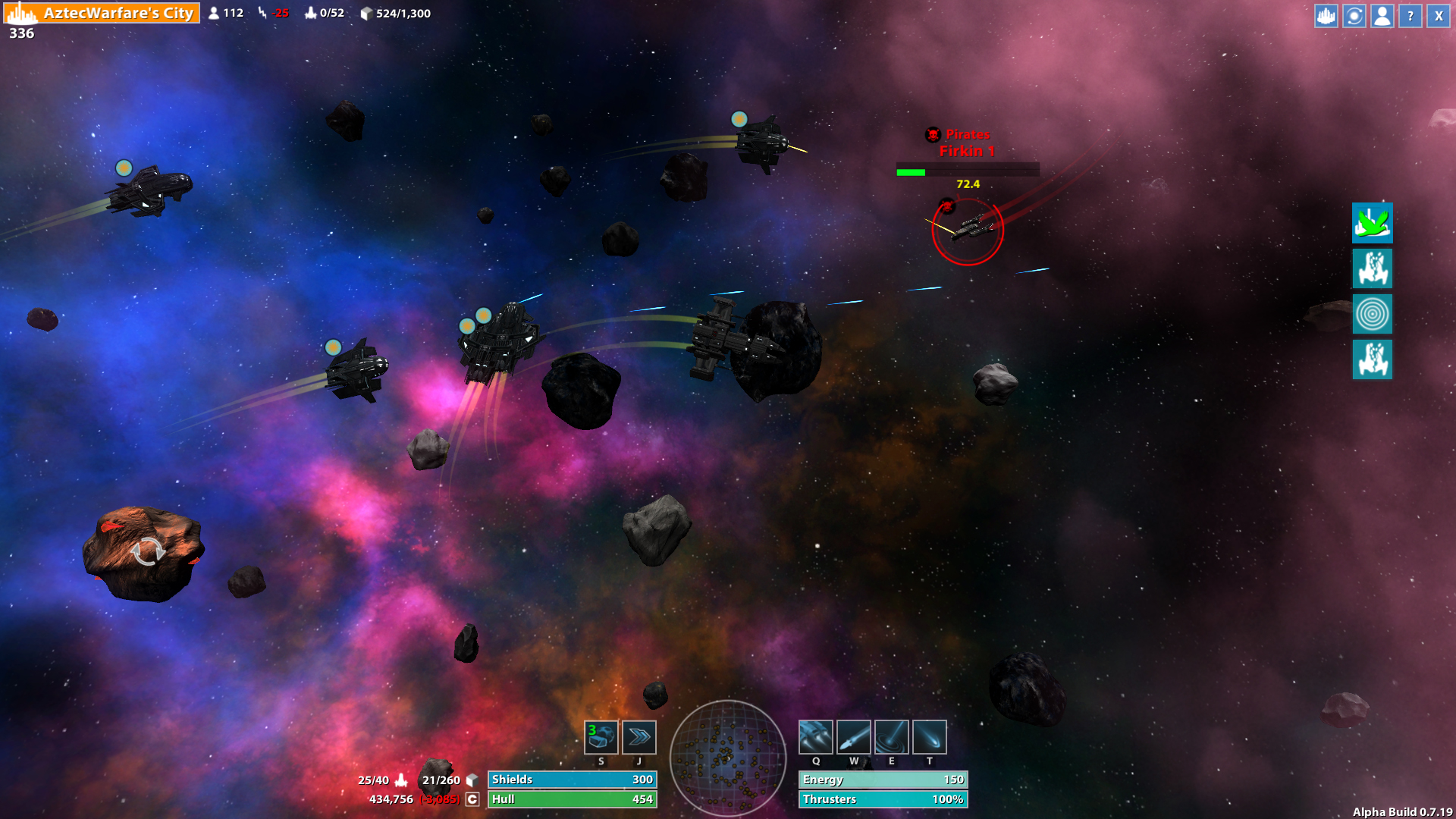Toggle the bottom wreck icon on right sidebar
1456x819 pixels.
[1372, 360]
